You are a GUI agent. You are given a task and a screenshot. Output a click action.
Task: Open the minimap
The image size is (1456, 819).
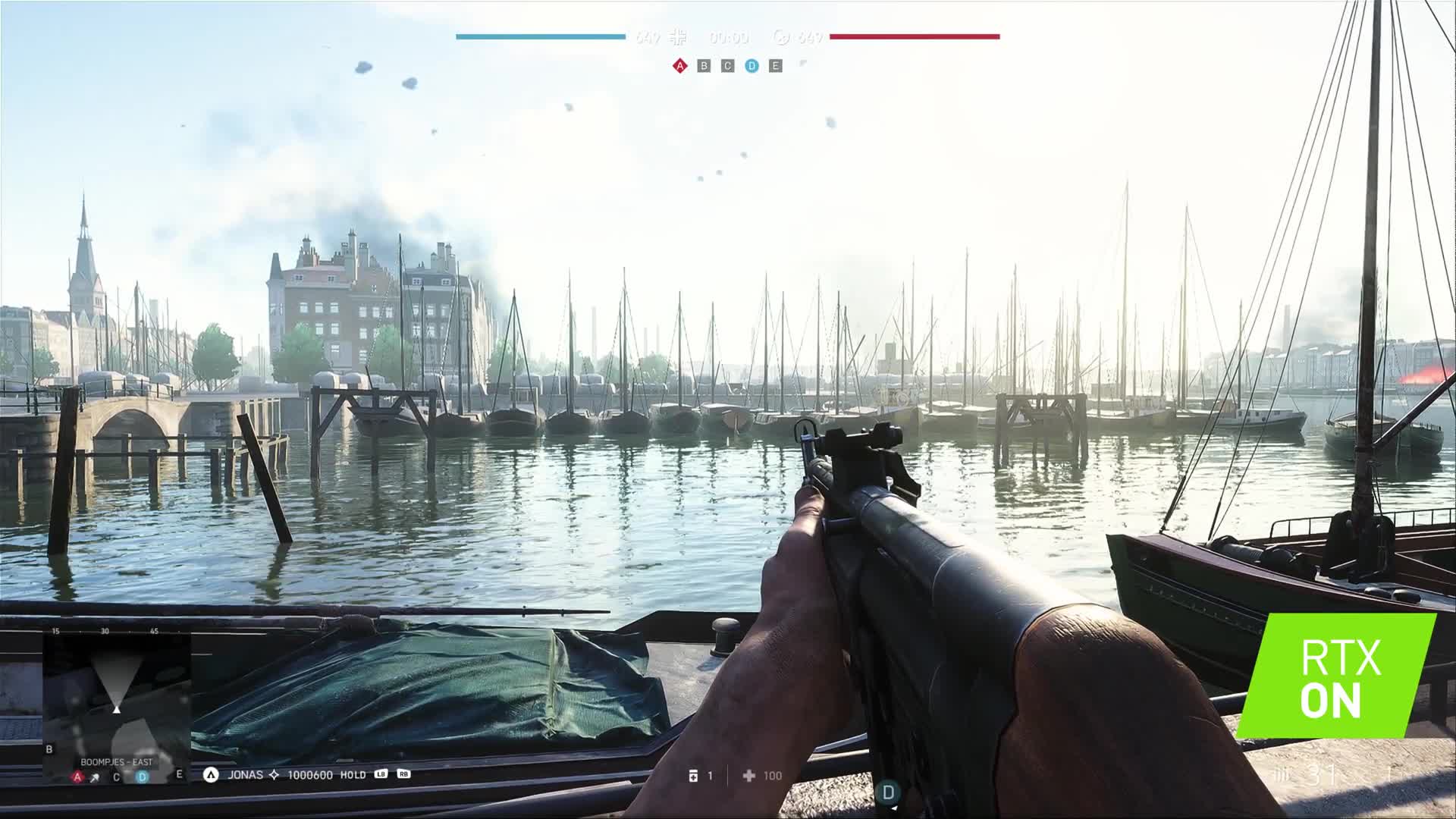click(x=116, y=698)
